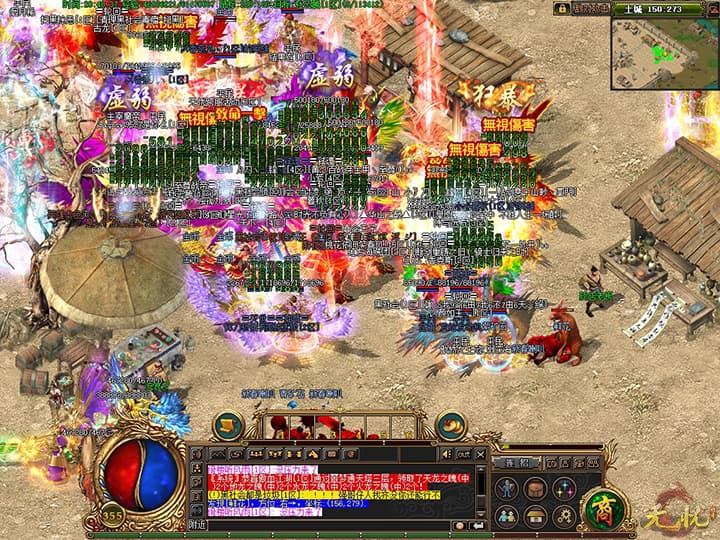Select the 附近 chat channel label

point(197,524)
